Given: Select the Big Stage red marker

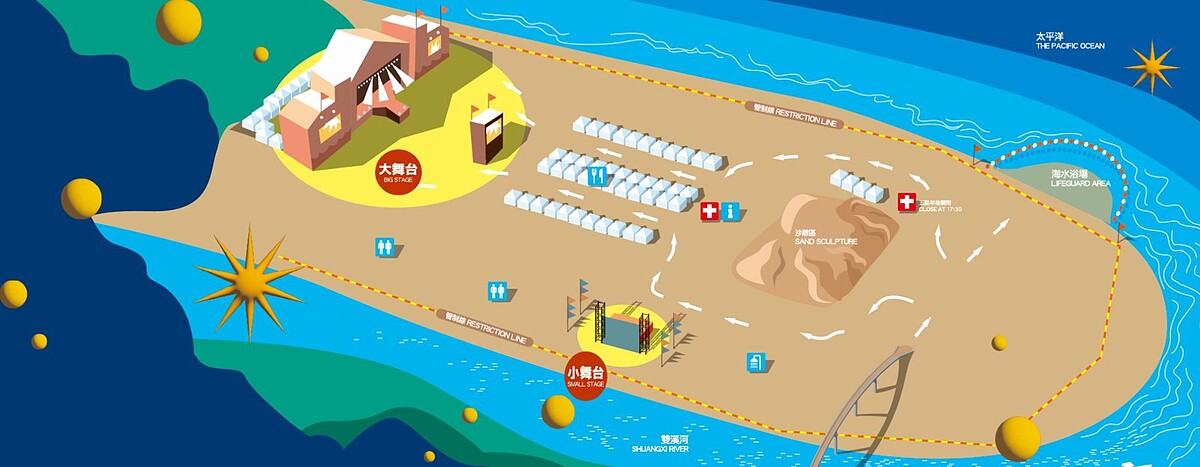Looking at the screenshot, I should (399, 173).
